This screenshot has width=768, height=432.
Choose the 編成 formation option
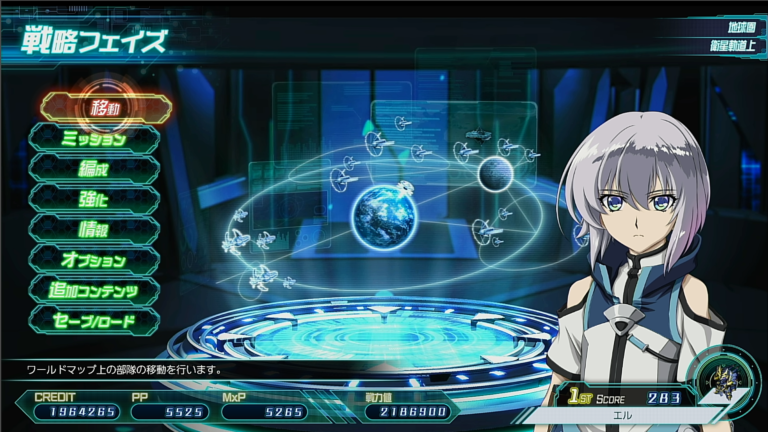click(94, 169)
